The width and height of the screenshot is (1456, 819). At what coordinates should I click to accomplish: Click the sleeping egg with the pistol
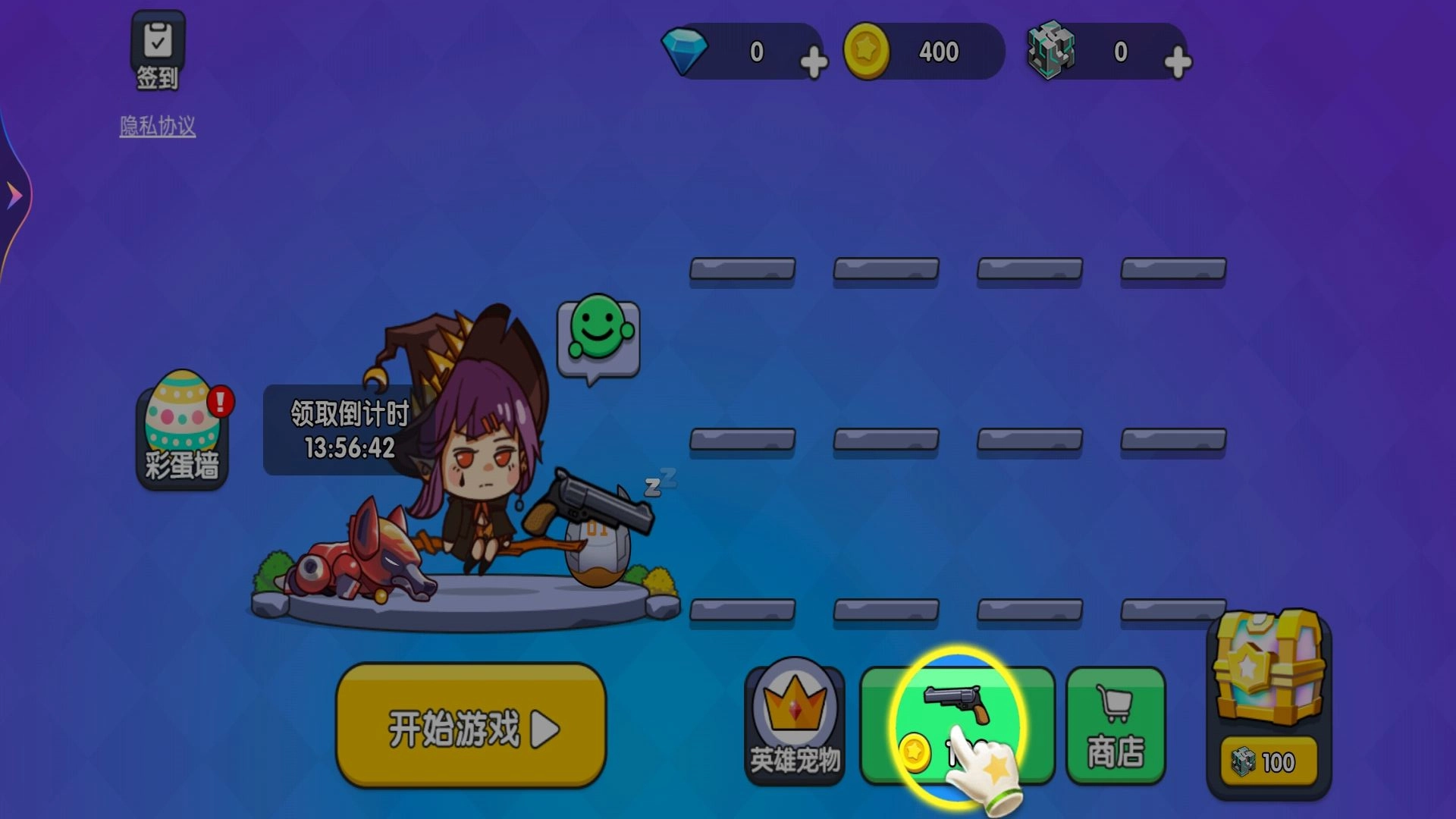[x=599, y=554]
